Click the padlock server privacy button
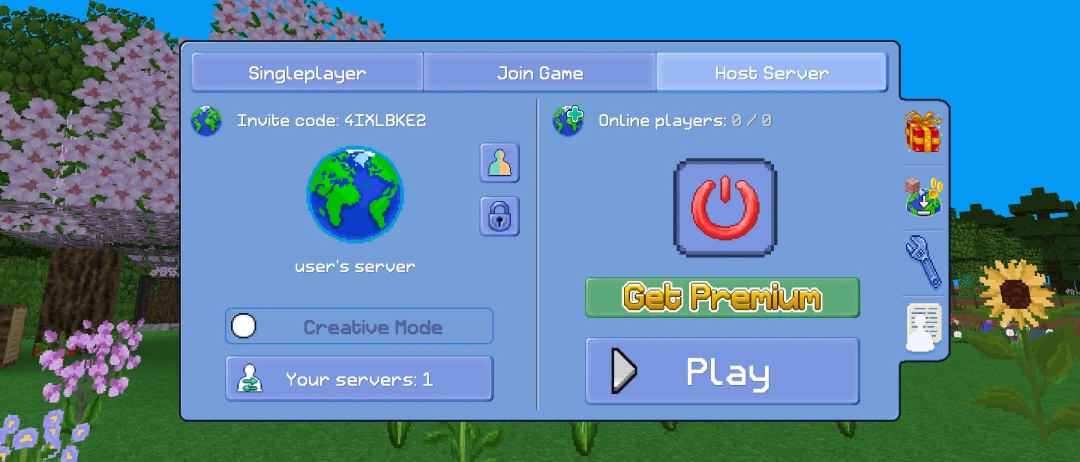Screen dimensions: 1080x462 499,215
